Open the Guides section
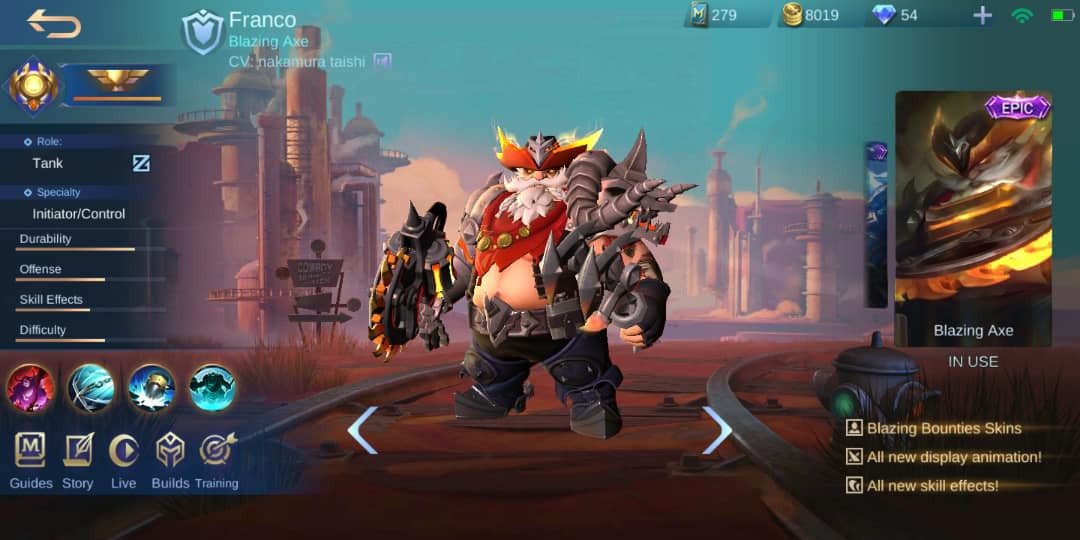Image resolution: width=1080 pixels, height=540 pixels. 30,461
